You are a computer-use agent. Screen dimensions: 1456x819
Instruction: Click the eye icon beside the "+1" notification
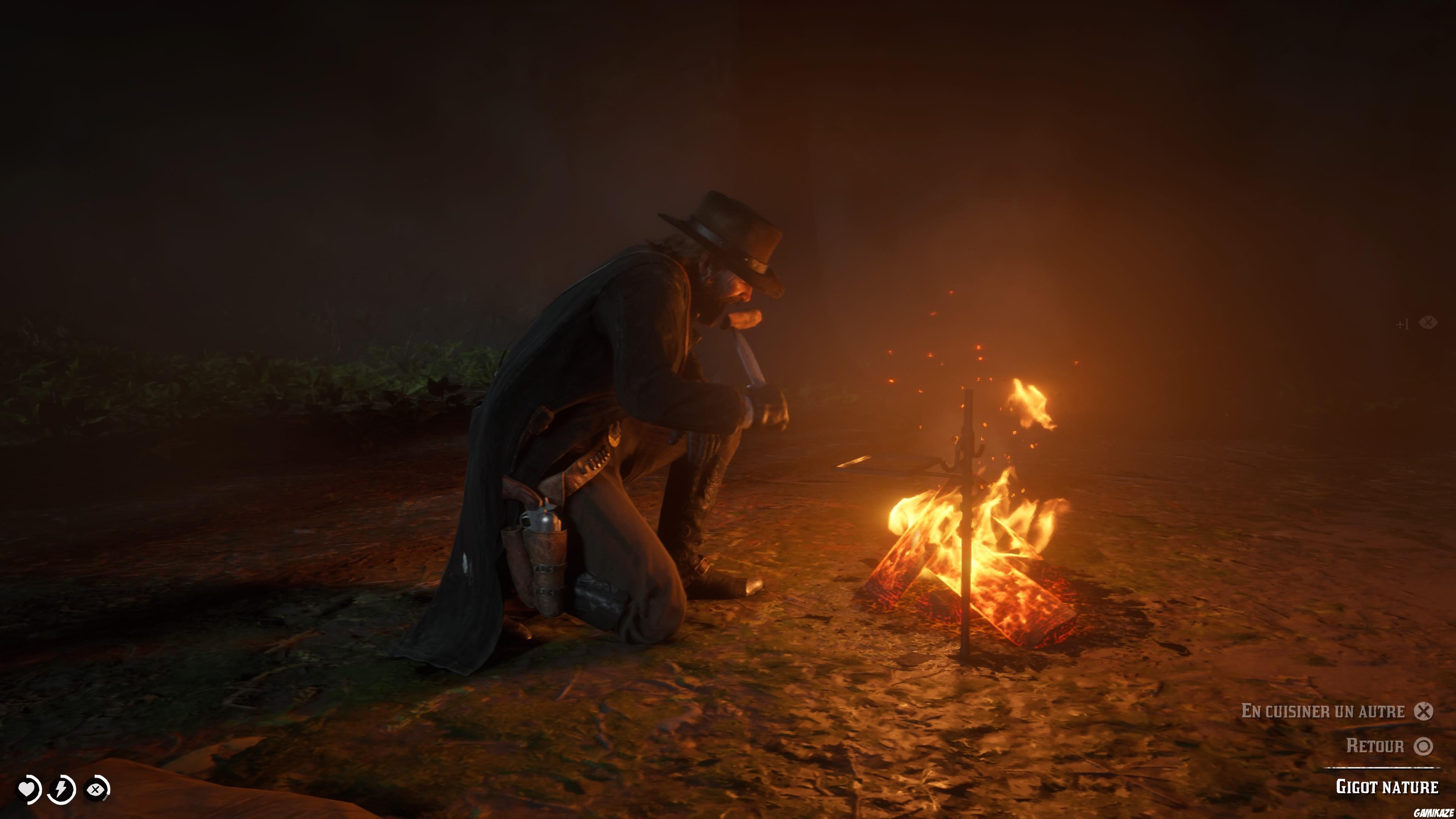tap(1429, 323)
